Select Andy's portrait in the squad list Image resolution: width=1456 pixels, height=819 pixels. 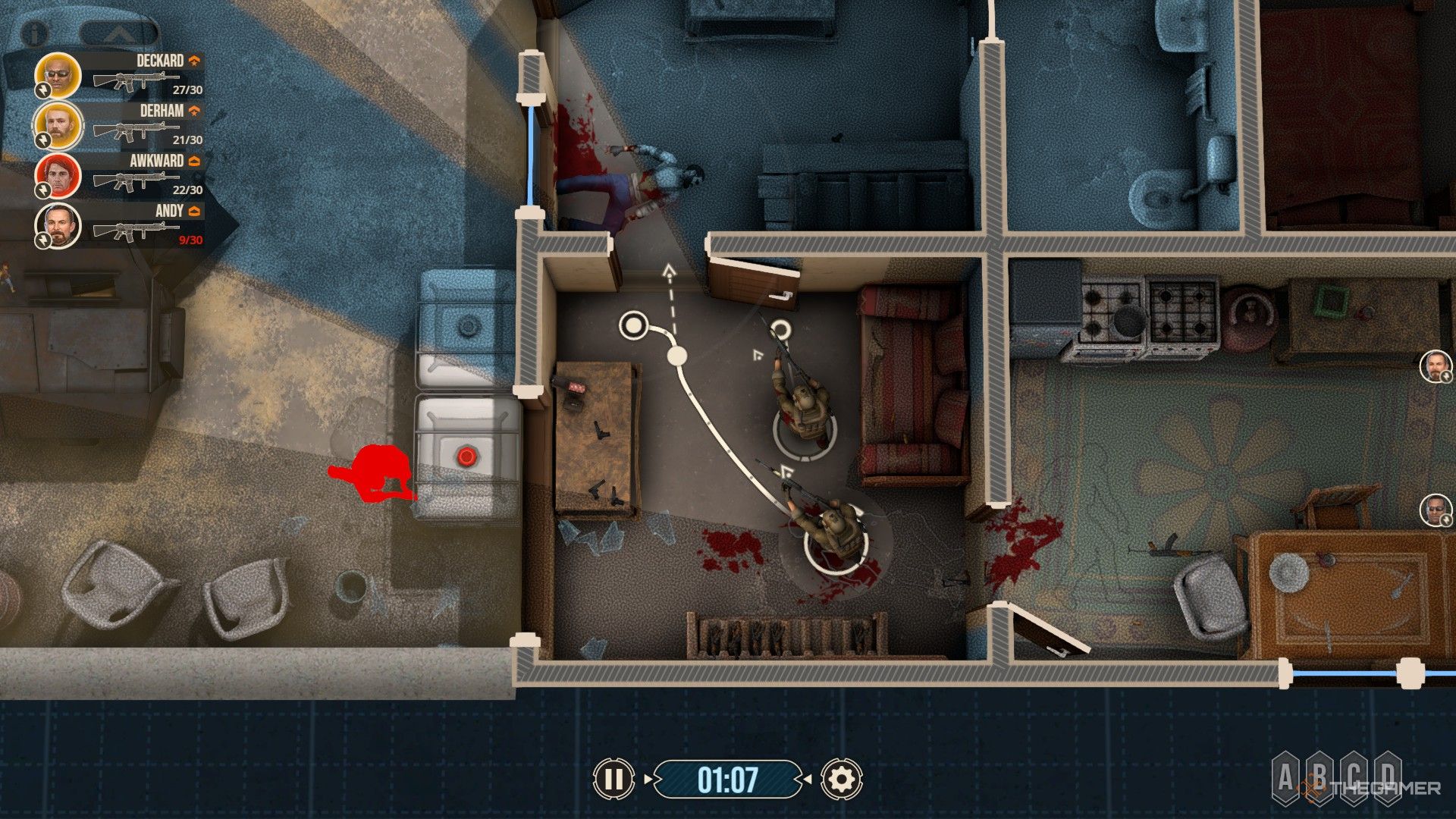coord(58,225)
